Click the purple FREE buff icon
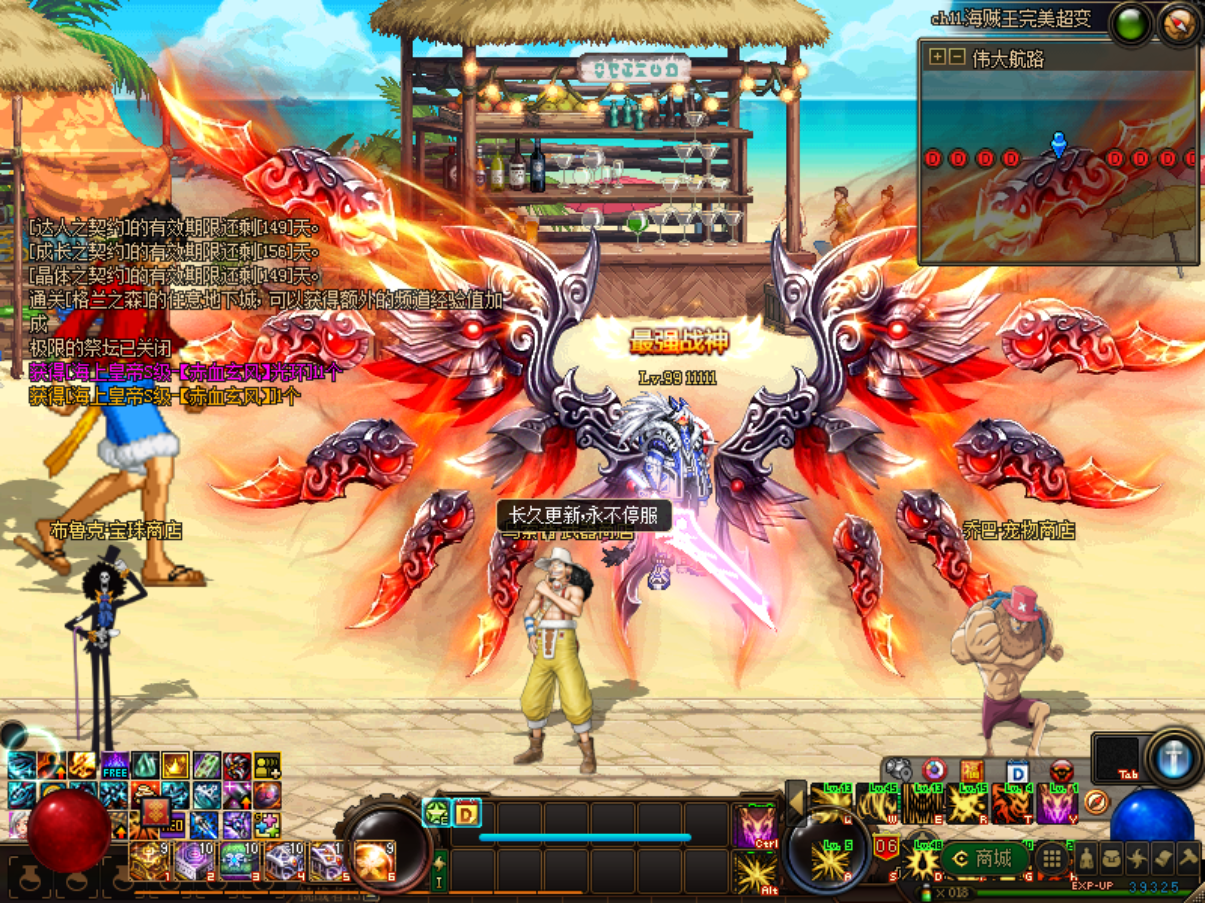Viewport: 1205px width, 903px height. point(115,767)
